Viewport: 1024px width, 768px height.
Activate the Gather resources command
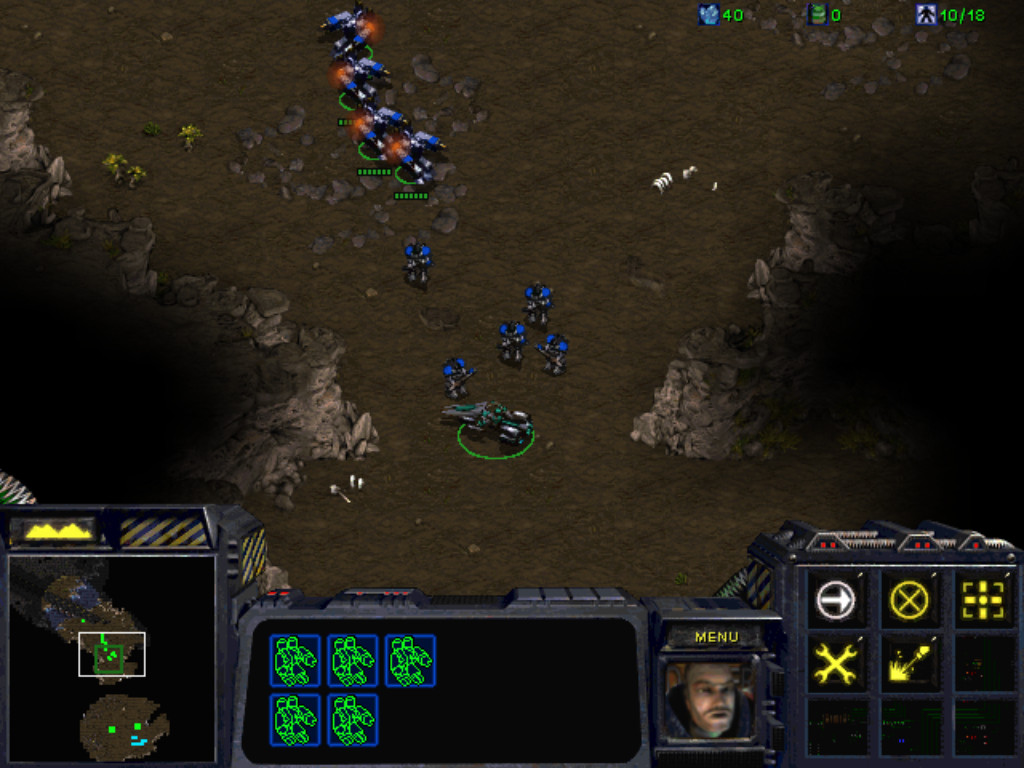(908, 663)
